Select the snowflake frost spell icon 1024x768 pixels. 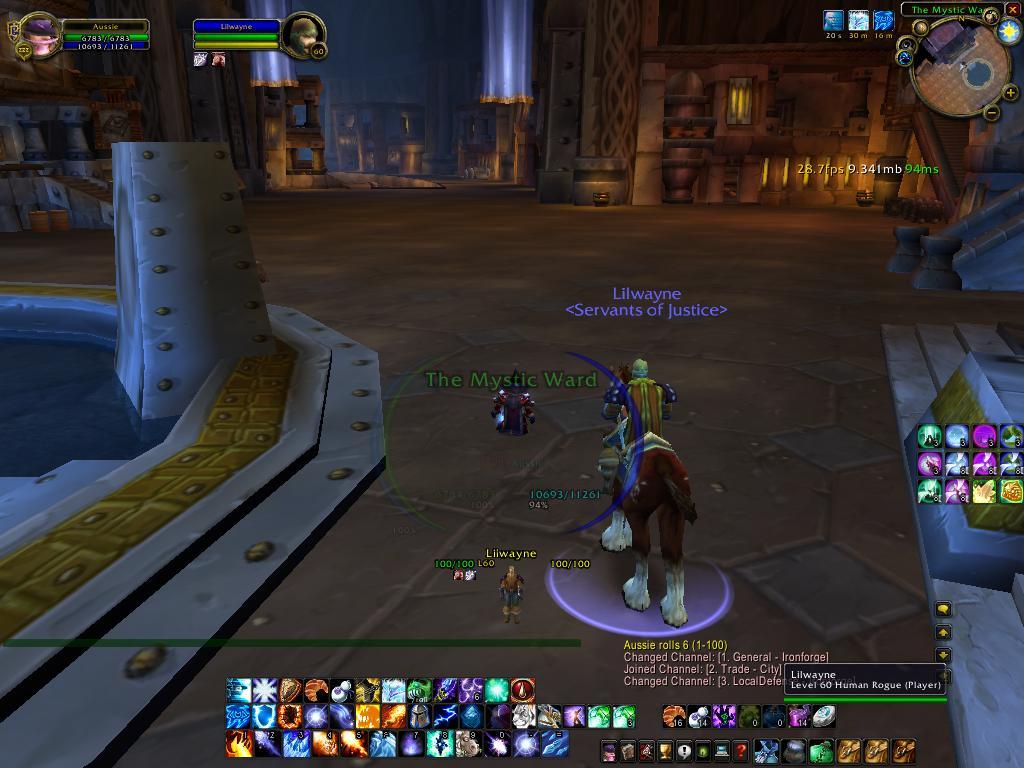coord(264,690)
